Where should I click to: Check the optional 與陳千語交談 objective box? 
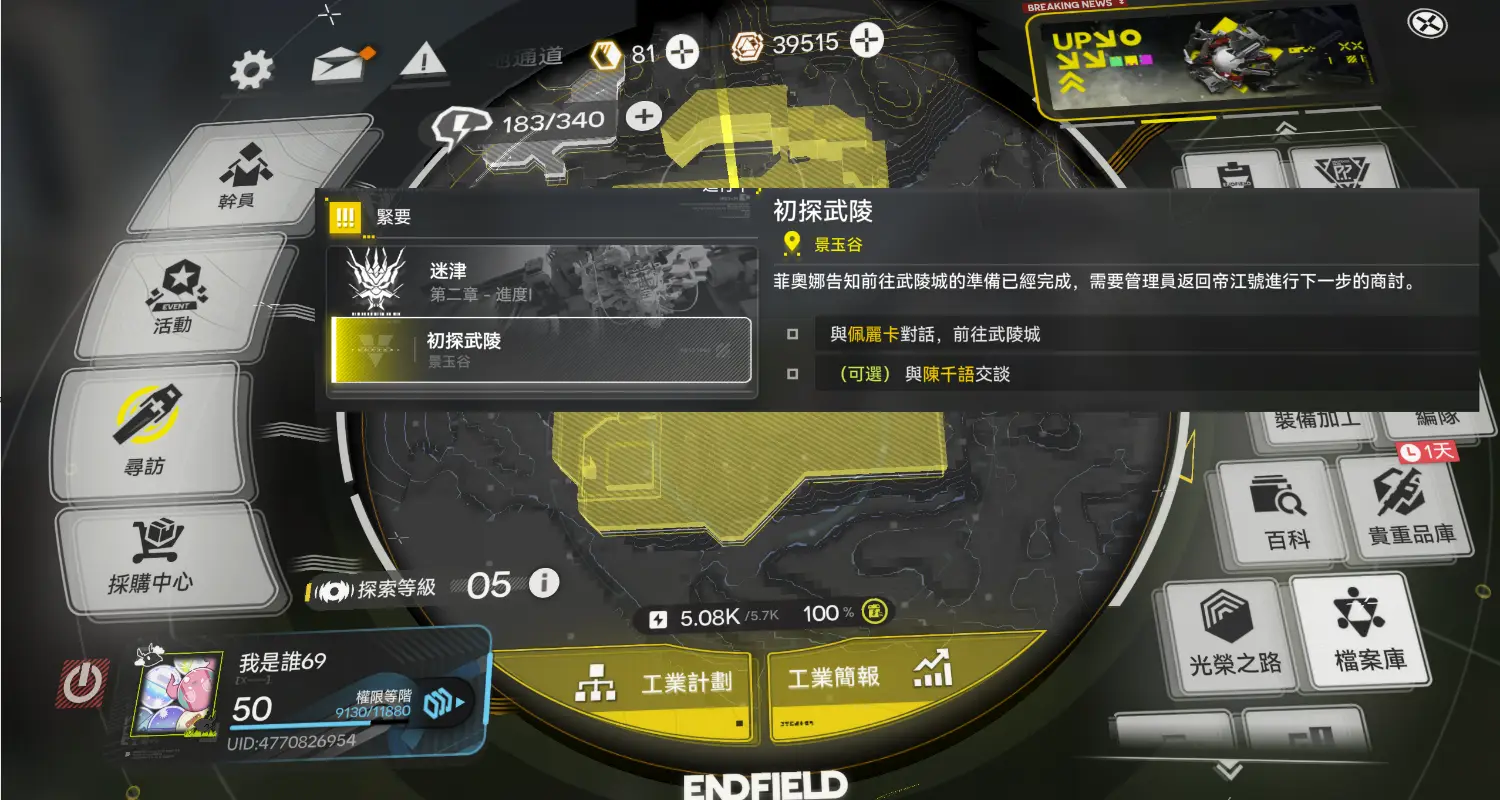[792, 374]
